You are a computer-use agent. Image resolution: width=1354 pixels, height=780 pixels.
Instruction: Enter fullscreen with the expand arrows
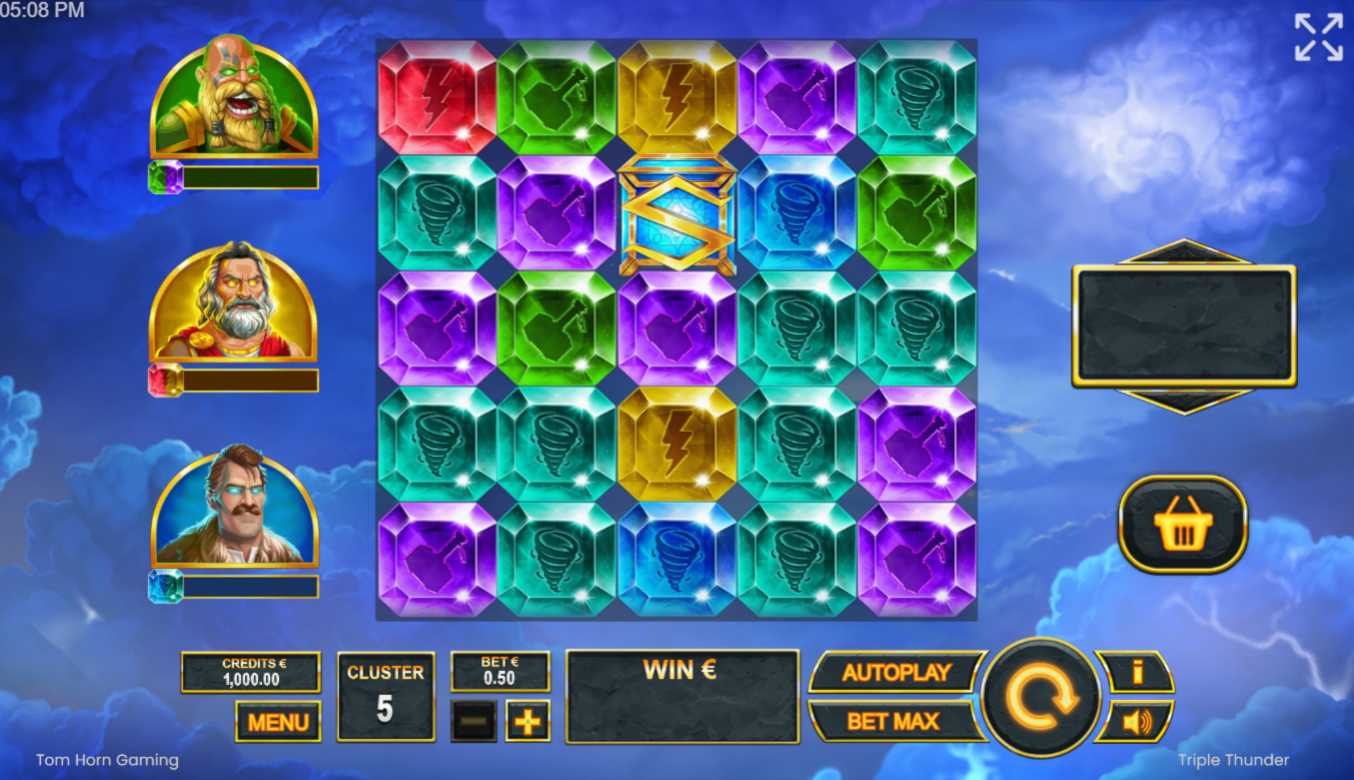click(x=1318, y=37)
